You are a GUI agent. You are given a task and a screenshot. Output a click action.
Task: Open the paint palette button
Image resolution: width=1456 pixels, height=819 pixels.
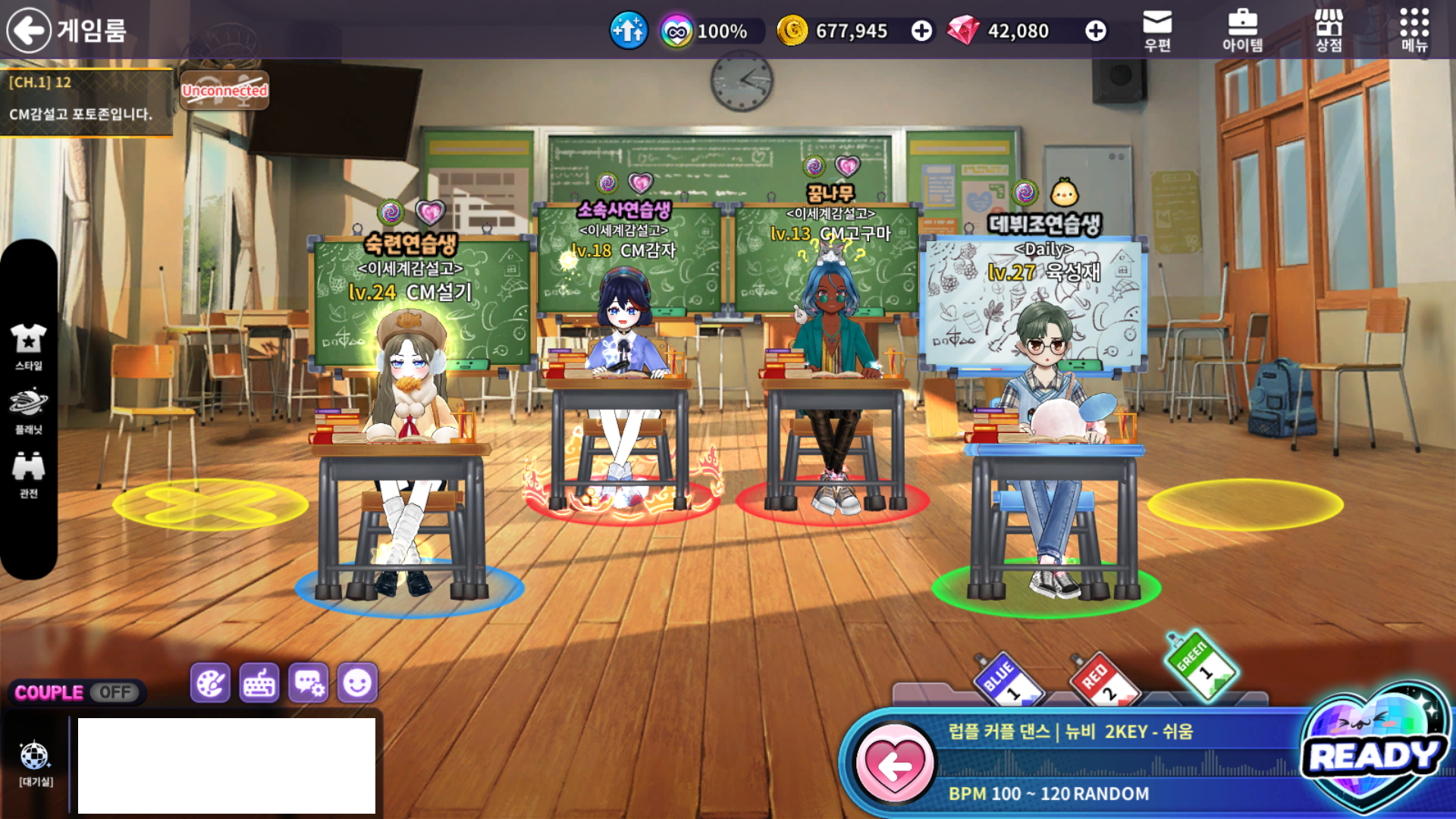pos(210,683)
